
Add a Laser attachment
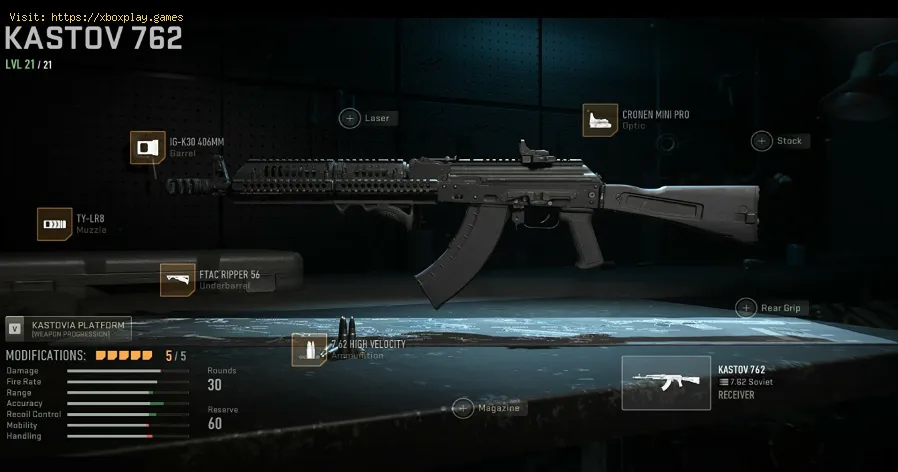pos(351,118)
